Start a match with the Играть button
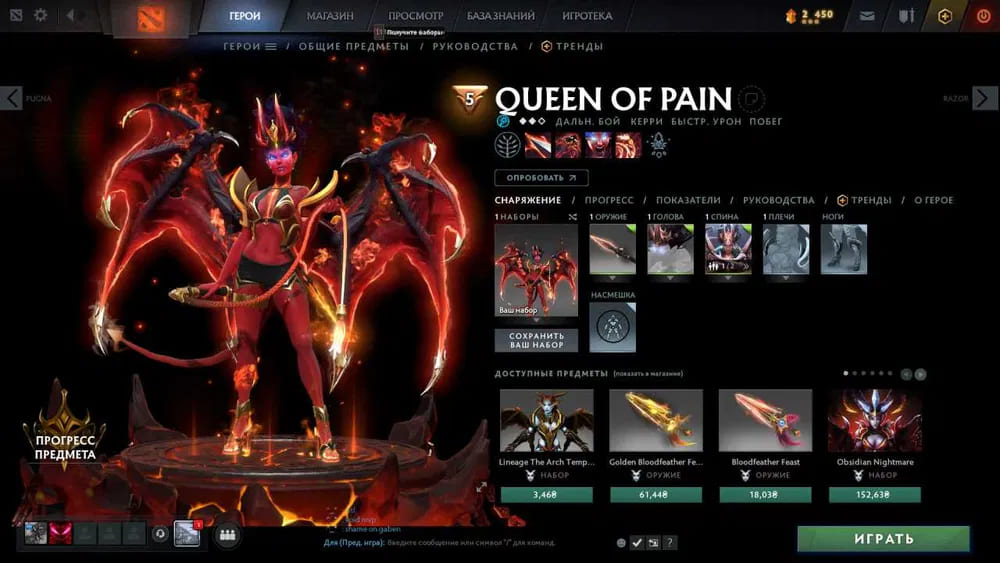 (883, 539)
